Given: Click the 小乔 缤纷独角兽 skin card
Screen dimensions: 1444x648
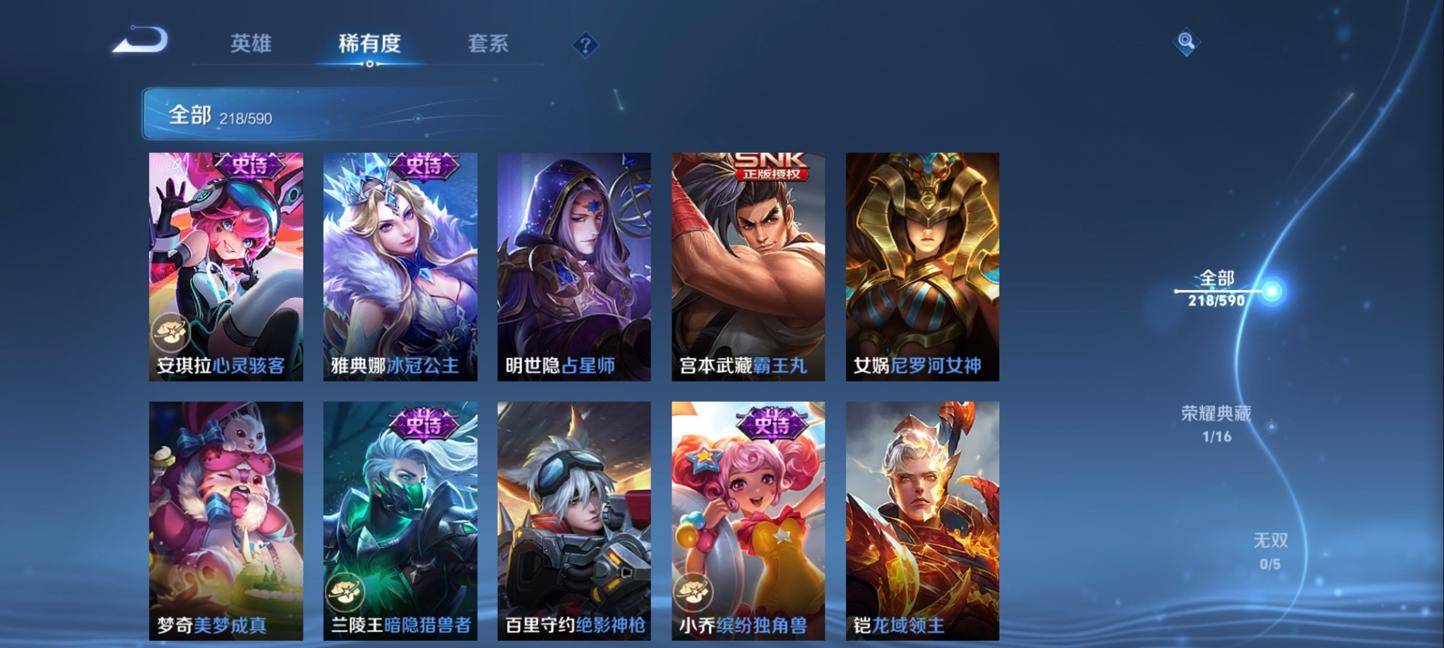Looking at the screenshot, I should click(748, 520).
